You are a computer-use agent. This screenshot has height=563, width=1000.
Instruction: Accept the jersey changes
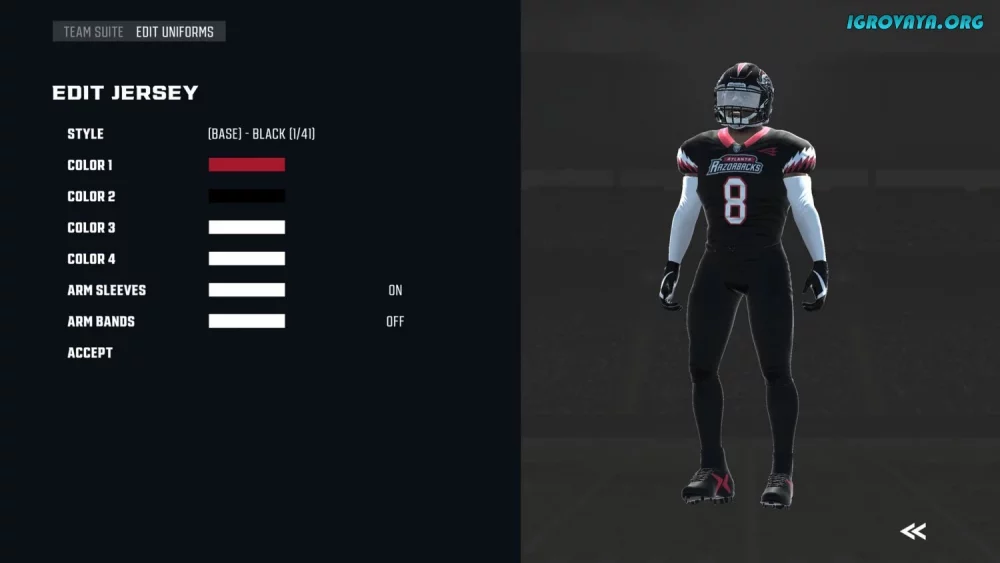(x=90, y=353)
